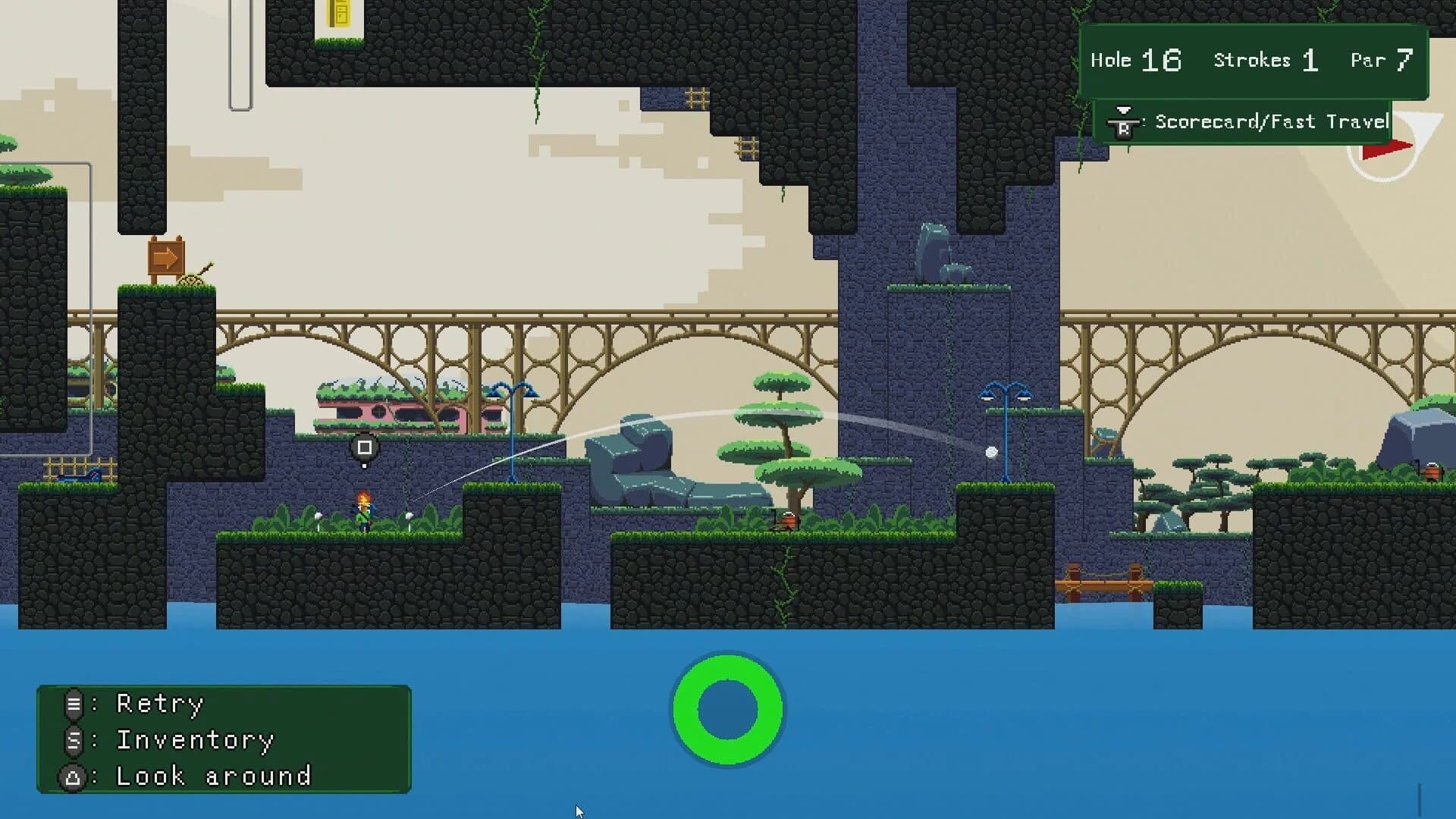Viewport: 1456px width, 819px height.
Task: Click the menu button icon beside Retry
Action: [73, 704]
